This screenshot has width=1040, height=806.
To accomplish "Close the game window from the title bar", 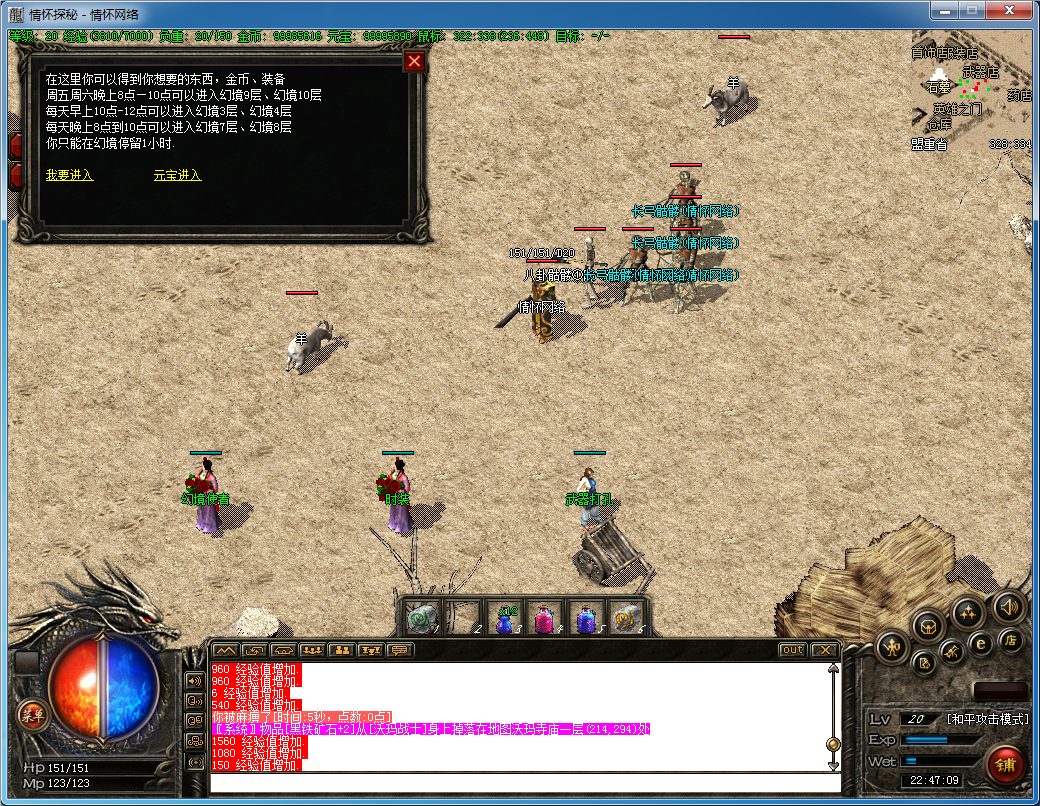I will pyautogui.click(x=1008, y=12).
